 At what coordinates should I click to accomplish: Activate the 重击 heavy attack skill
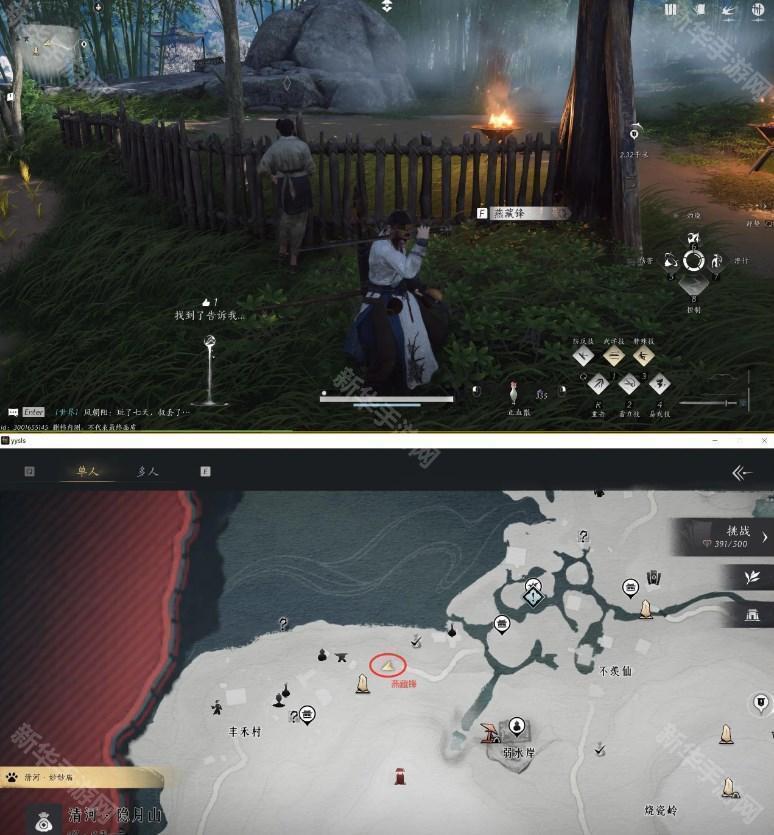598,384
